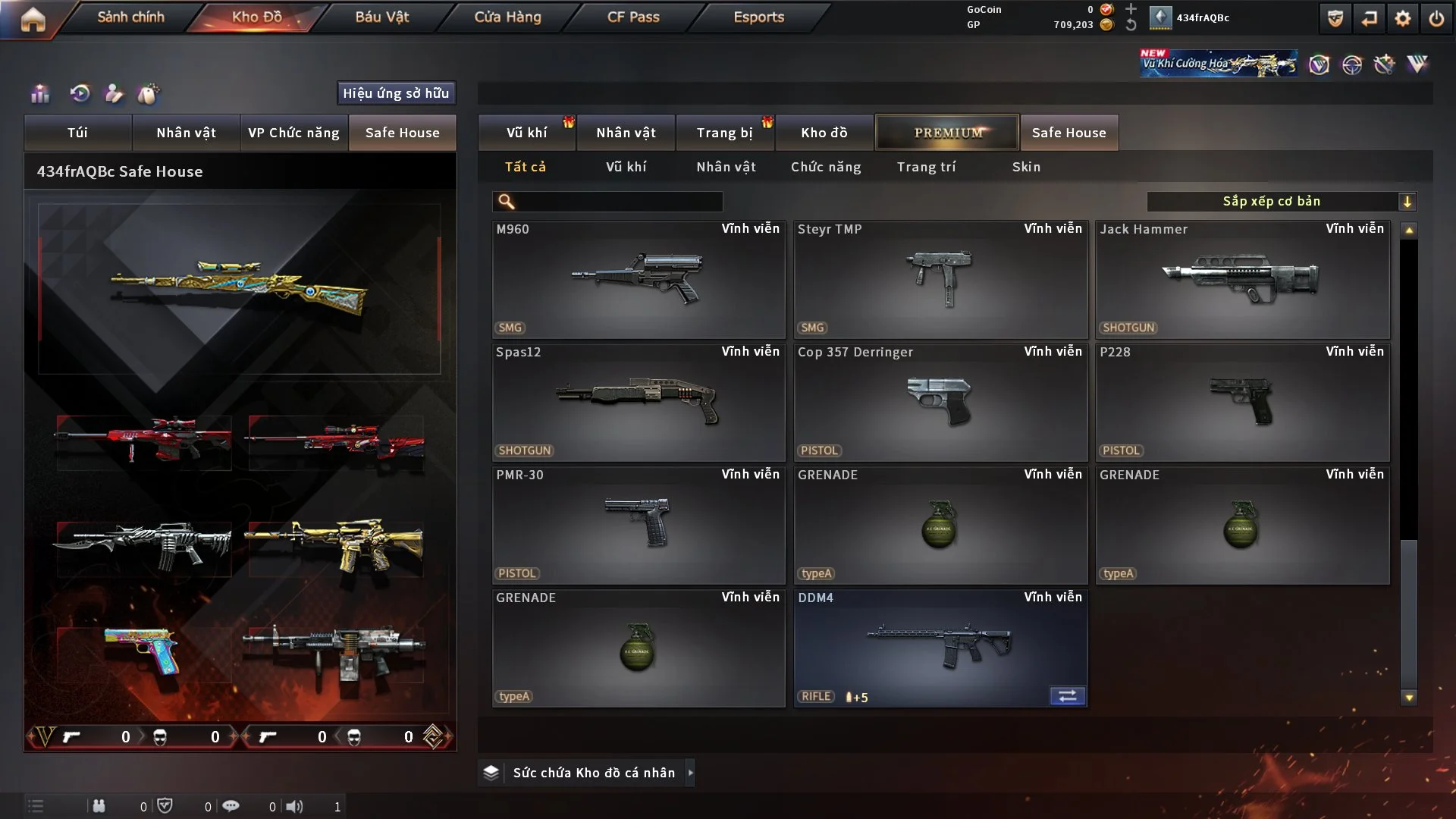This screenshot has height=819, width=1456.
Task: Click the home icon button
Action: point(33,19)
